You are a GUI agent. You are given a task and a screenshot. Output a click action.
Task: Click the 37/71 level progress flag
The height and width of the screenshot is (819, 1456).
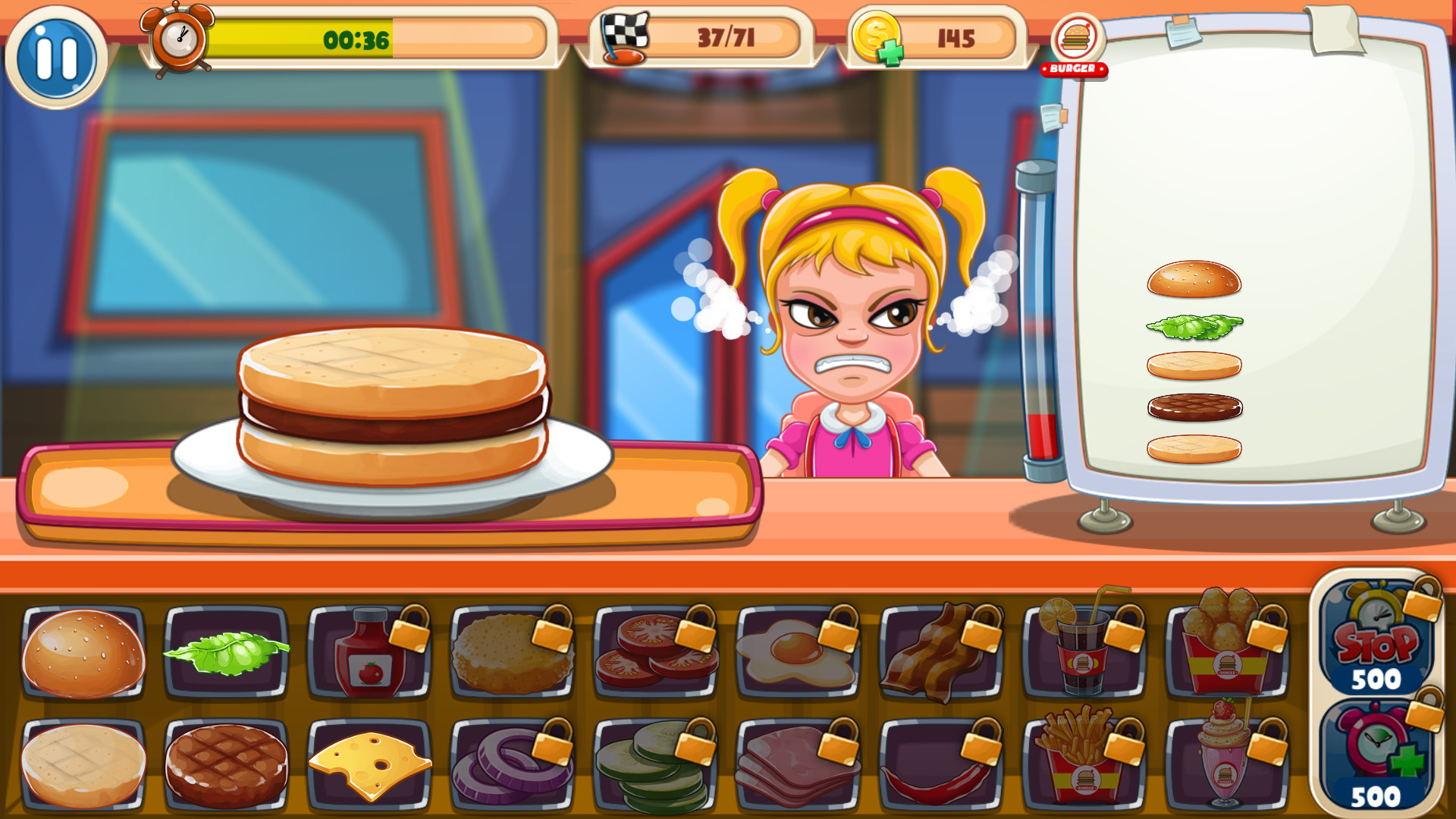click(705, 39)
